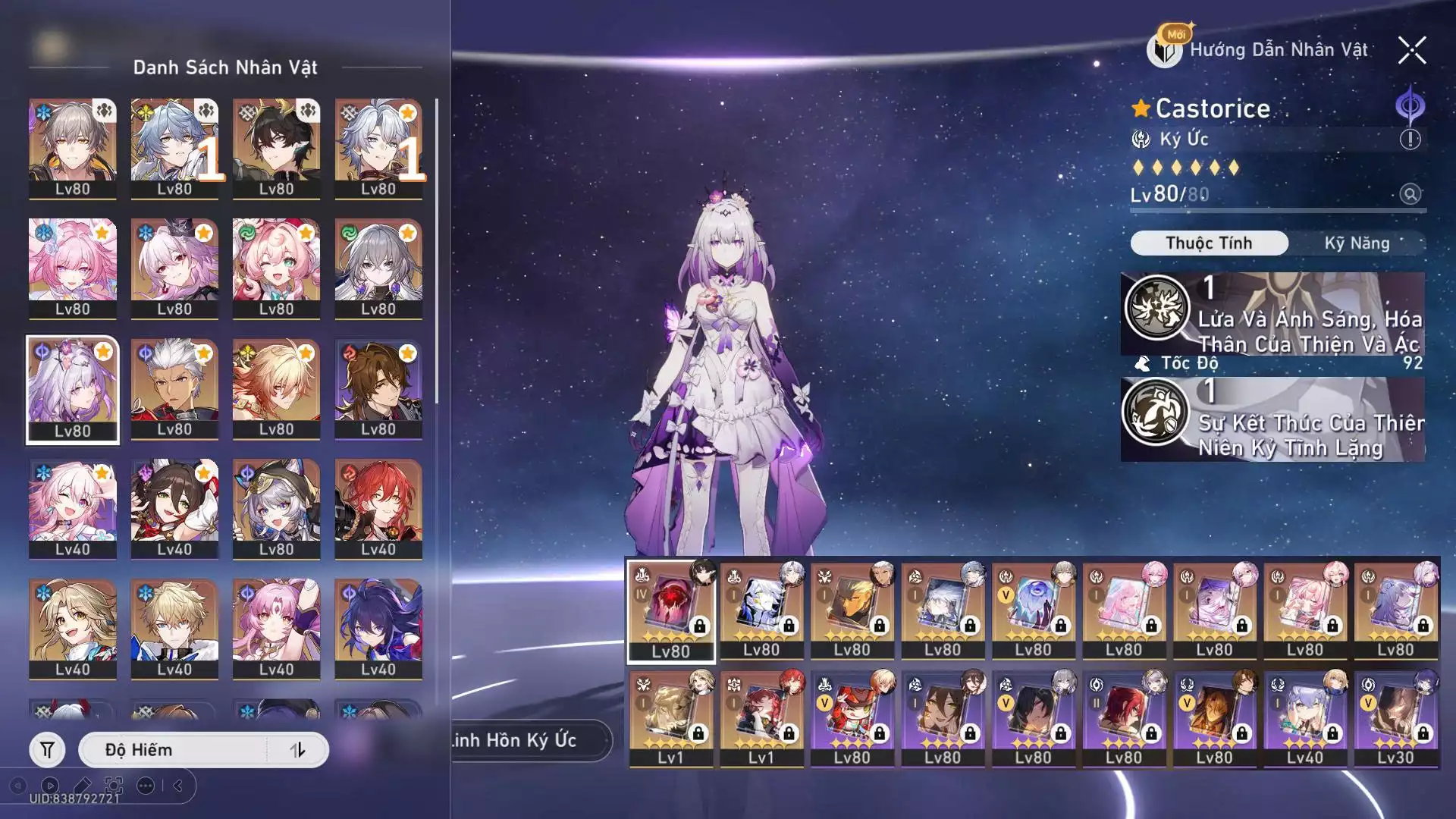Open the Độ Hiếm sort dropdown

pos(174,750)
